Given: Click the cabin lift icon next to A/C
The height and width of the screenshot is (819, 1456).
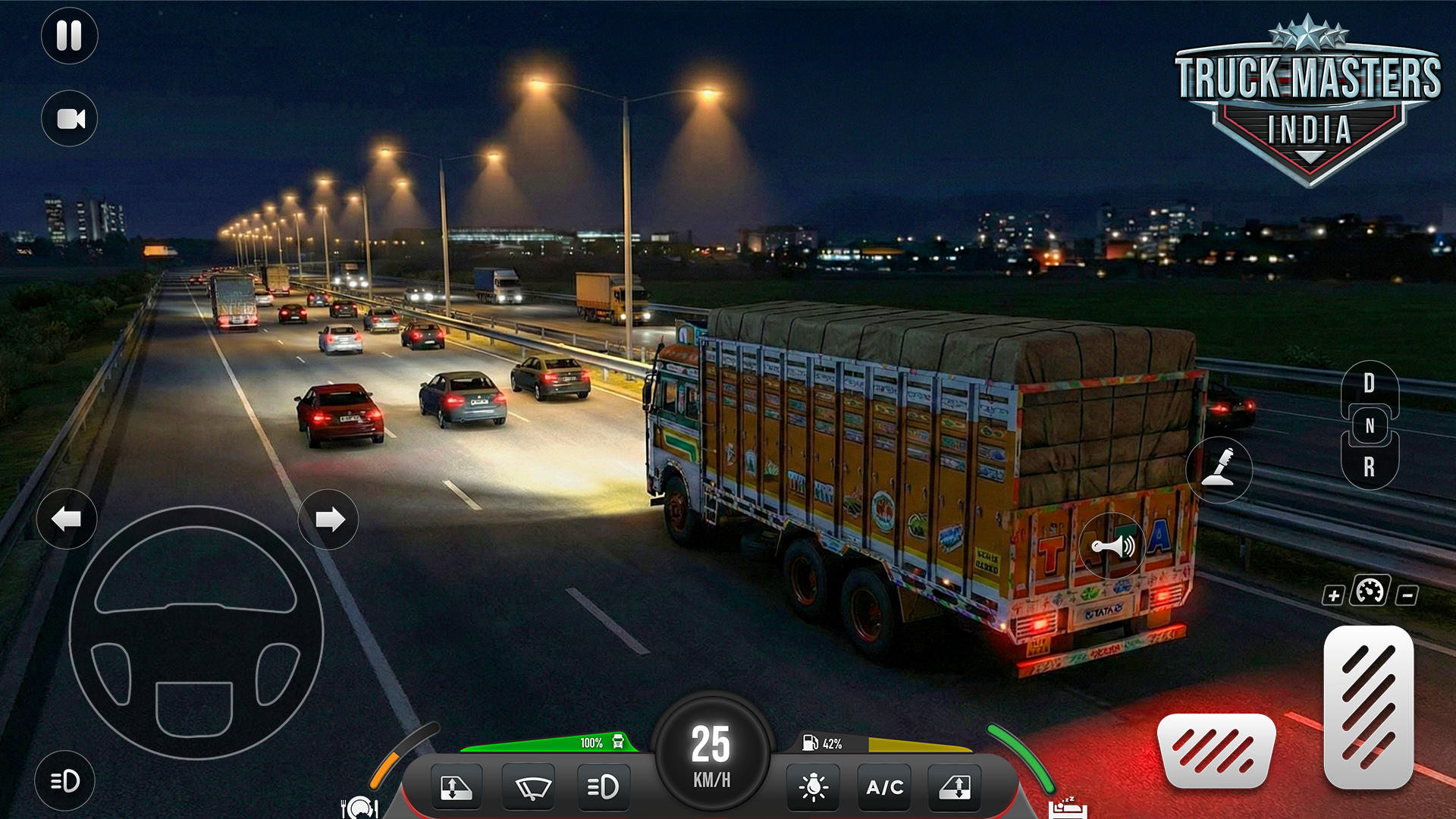Looking at the screenshot, I should click(x=954, y=787).
